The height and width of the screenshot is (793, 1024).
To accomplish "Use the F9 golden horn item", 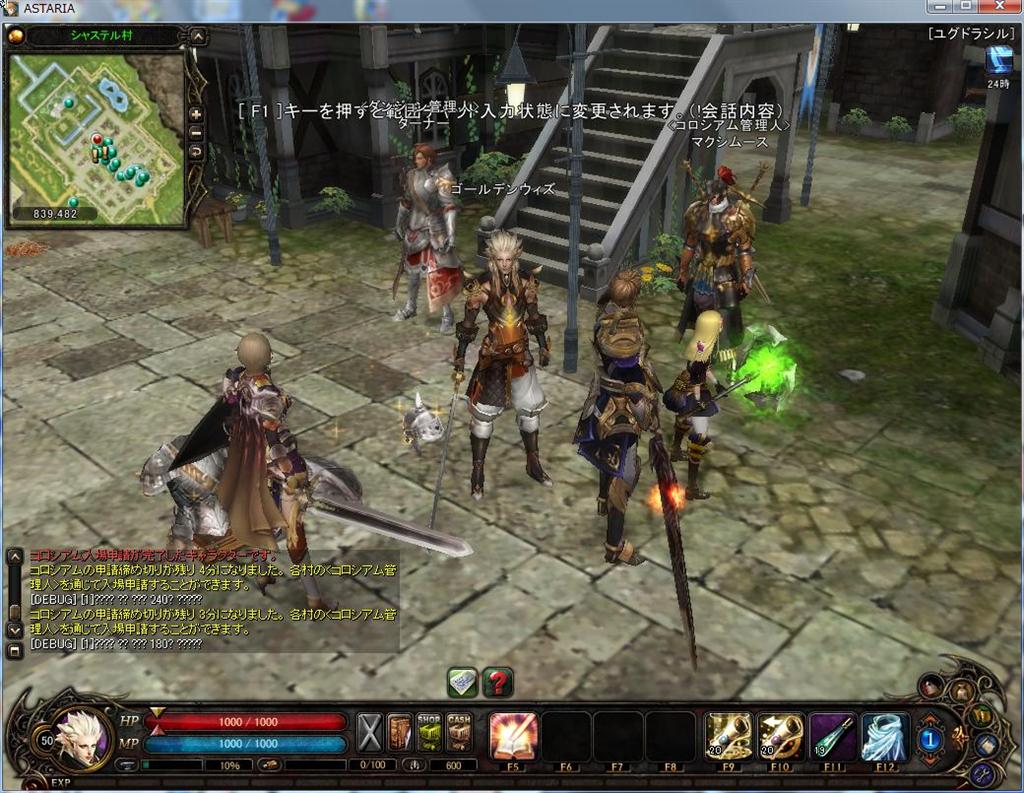I will (x=729, y=736).
